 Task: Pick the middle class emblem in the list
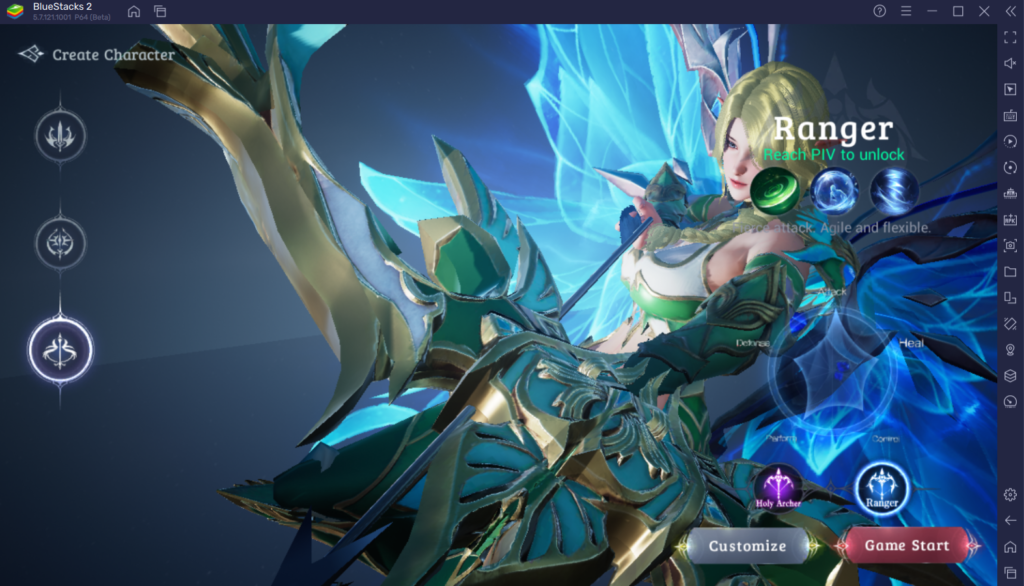(x=61, y=243)
